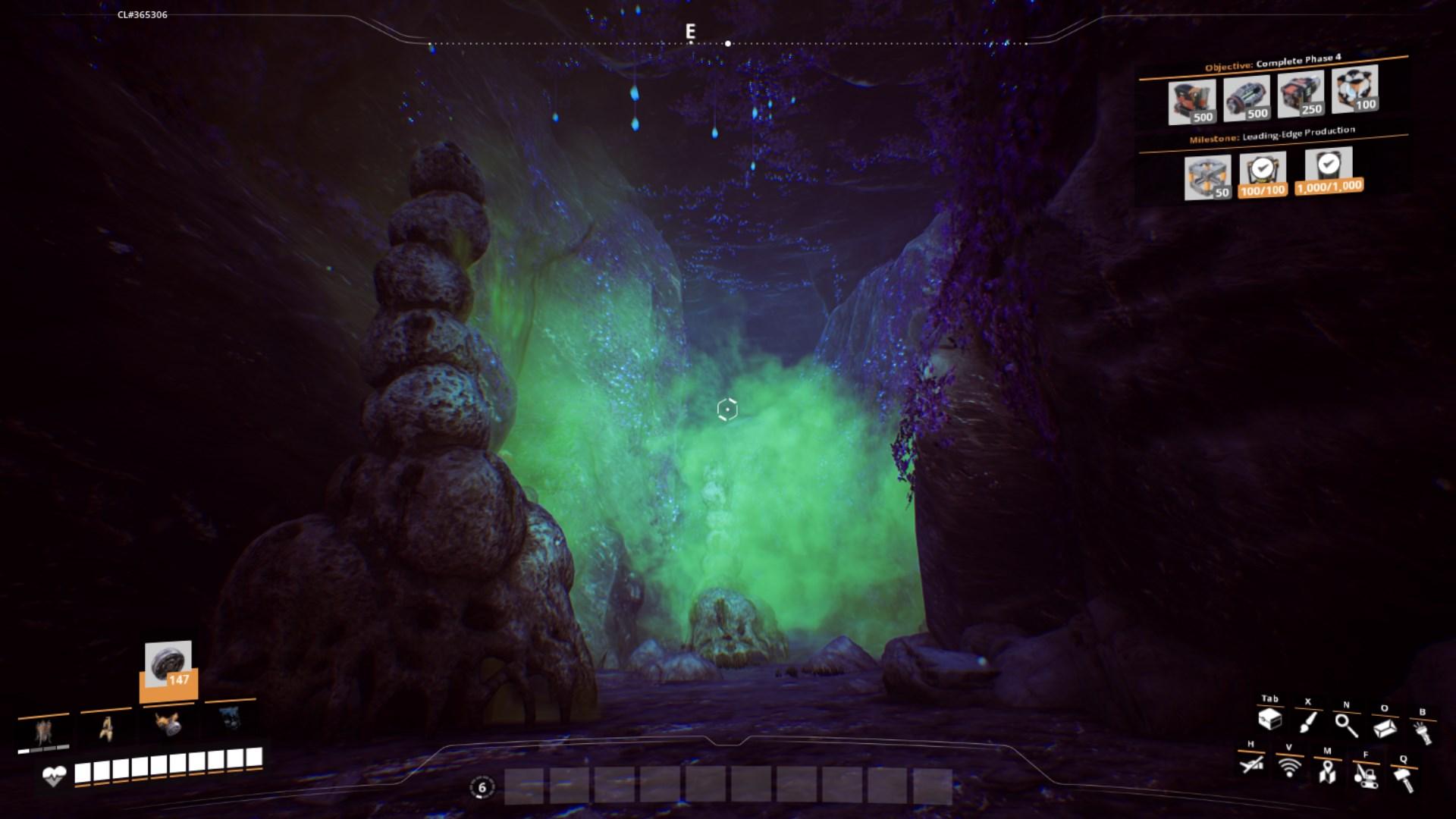Screen dimensions: 1456x819
Task: Select the gas mask equipment slot
Action: click(168, 723)
